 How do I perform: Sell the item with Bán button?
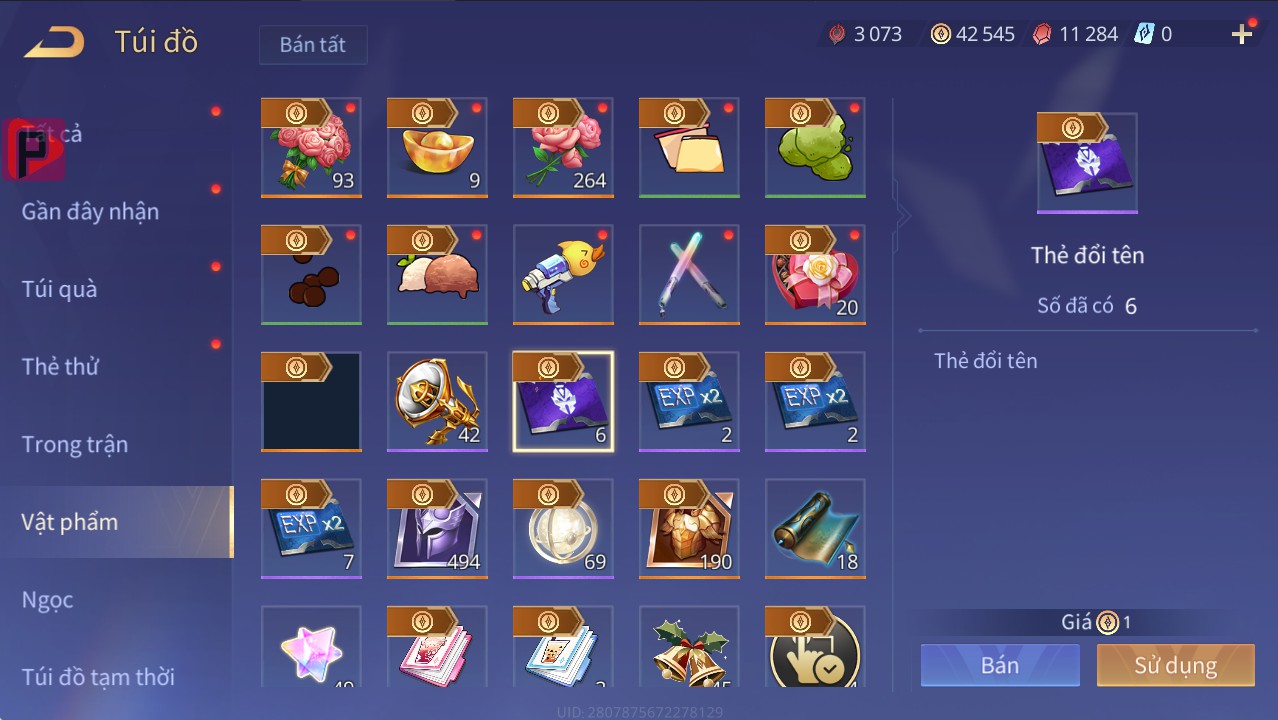1000,665
